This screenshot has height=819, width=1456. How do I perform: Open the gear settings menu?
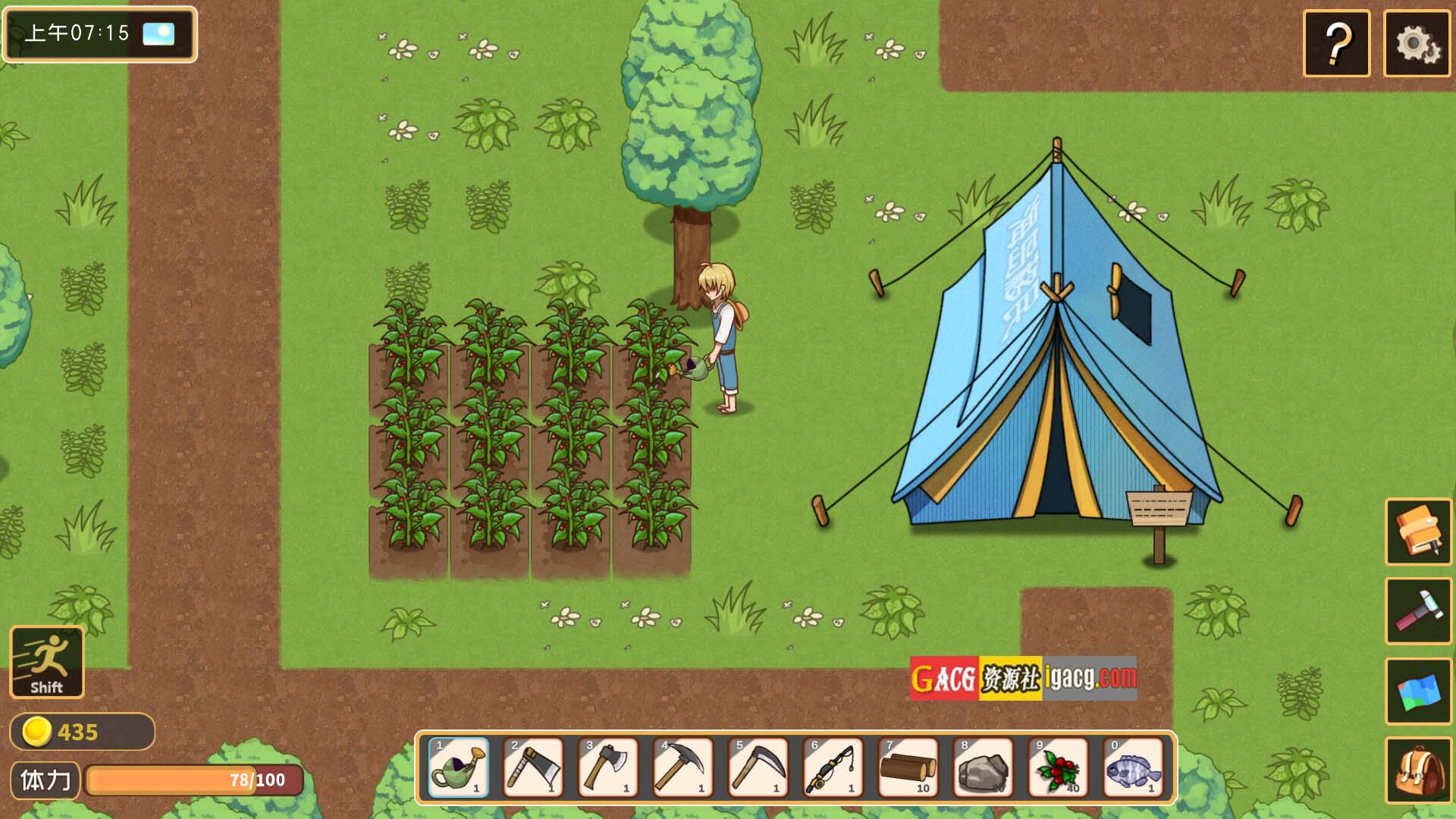(1417, 43)
